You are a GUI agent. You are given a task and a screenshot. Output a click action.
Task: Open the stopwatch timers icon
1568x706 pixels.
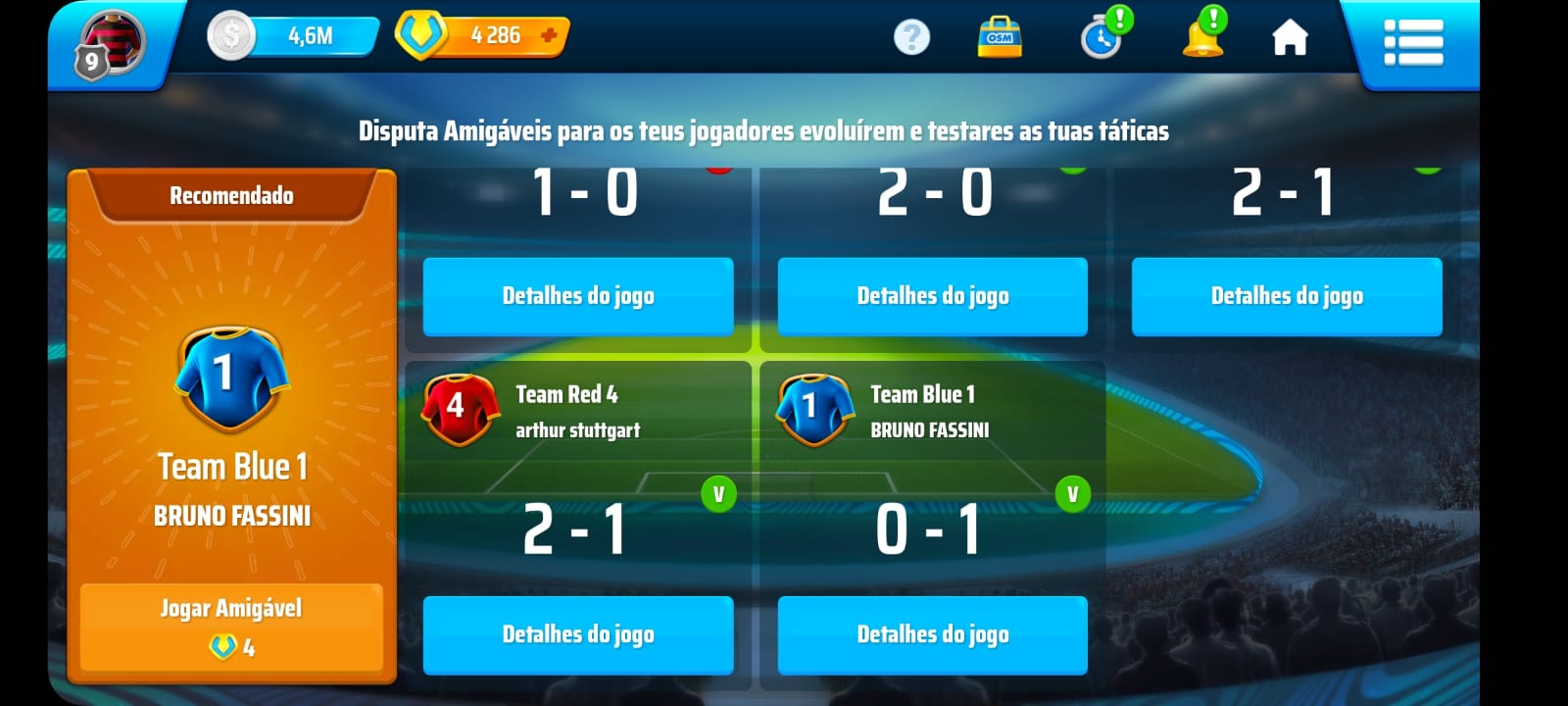point(1102,38)
